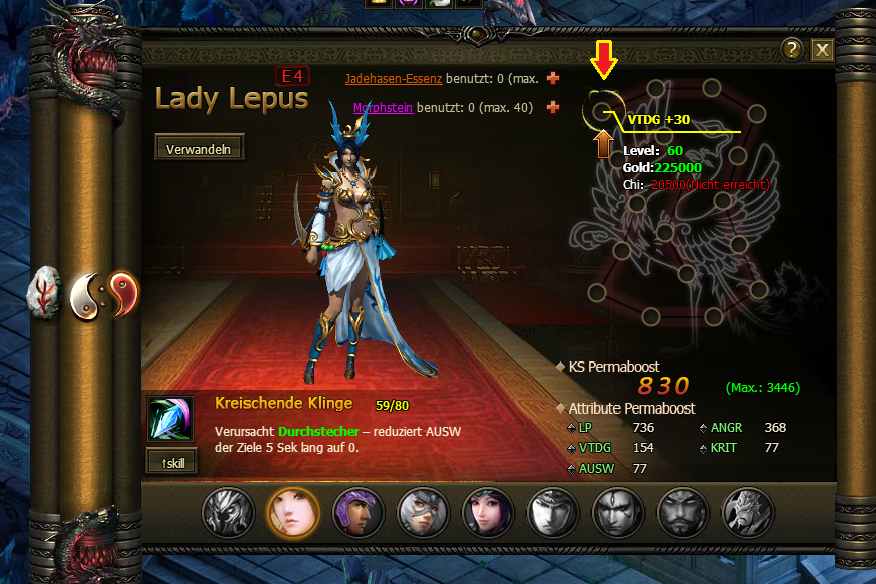Click the Verwandeln button
This screenshot has width=876, height=584.
click(x=199, y=148)
